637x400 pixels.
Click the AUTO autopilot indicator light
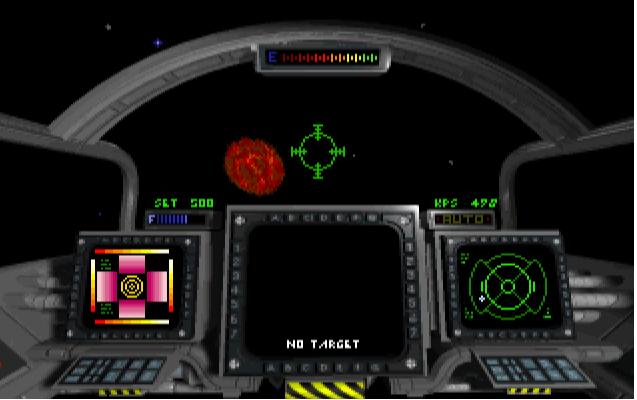coord(462,217)
